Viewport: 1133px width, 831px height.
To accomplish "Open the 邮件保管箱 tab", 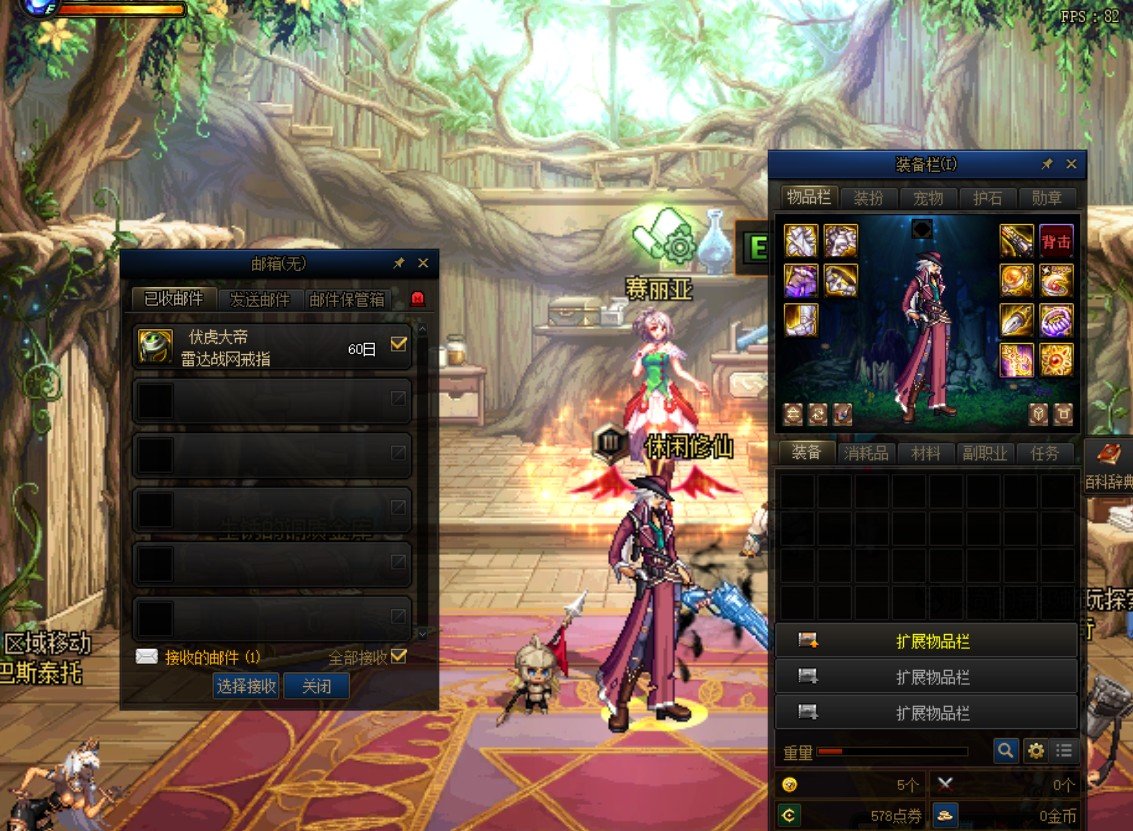I will coord(346,299).
